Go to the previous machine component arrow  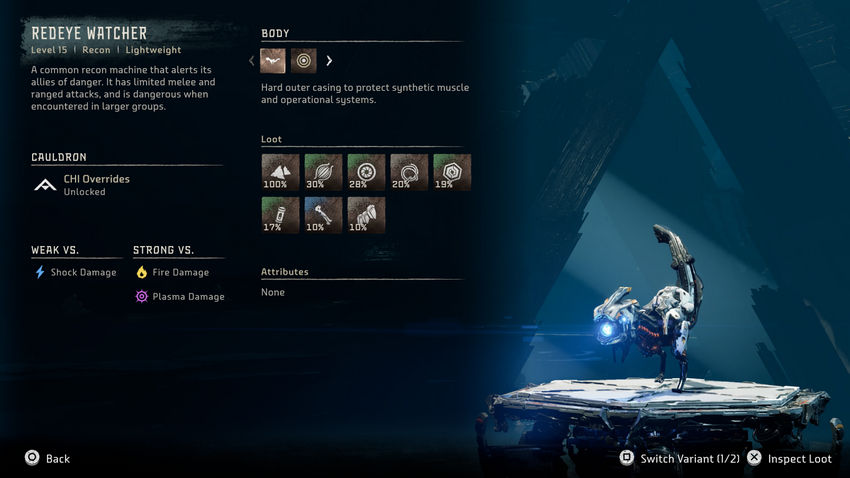tap(252, 61)
